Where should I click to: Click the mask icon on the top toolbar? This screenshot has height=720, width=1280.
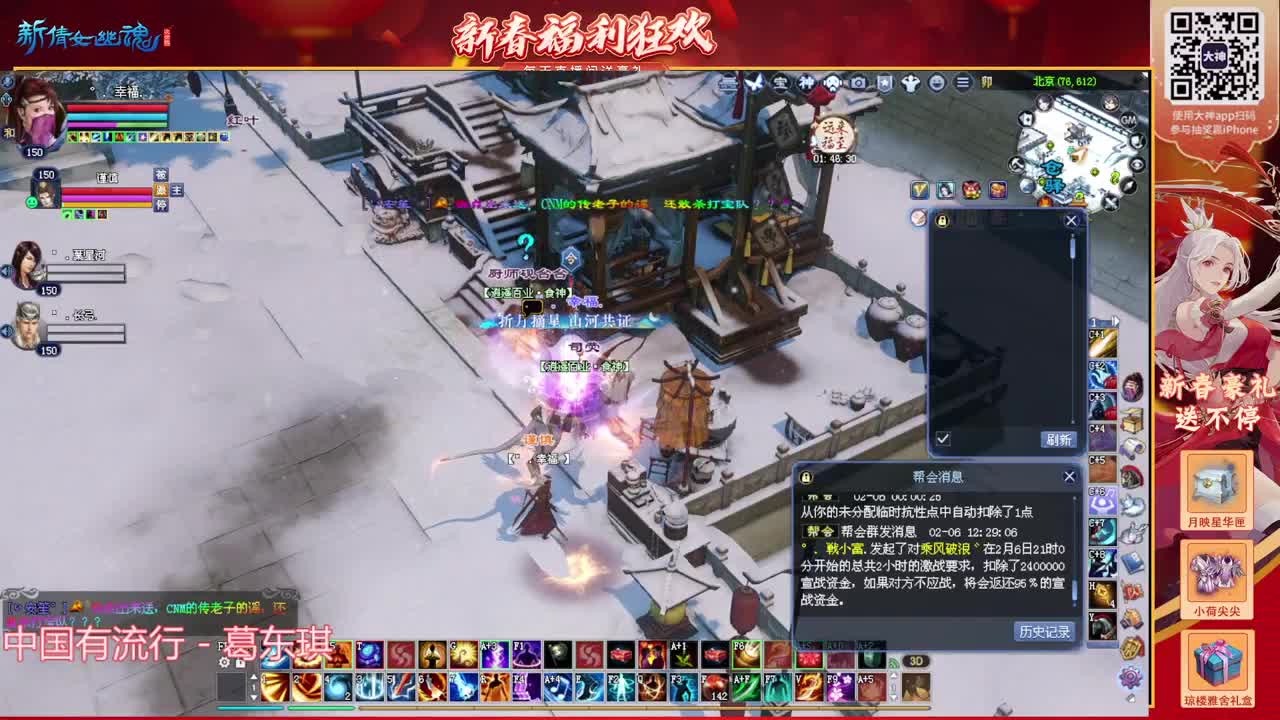tap(832, 83)
